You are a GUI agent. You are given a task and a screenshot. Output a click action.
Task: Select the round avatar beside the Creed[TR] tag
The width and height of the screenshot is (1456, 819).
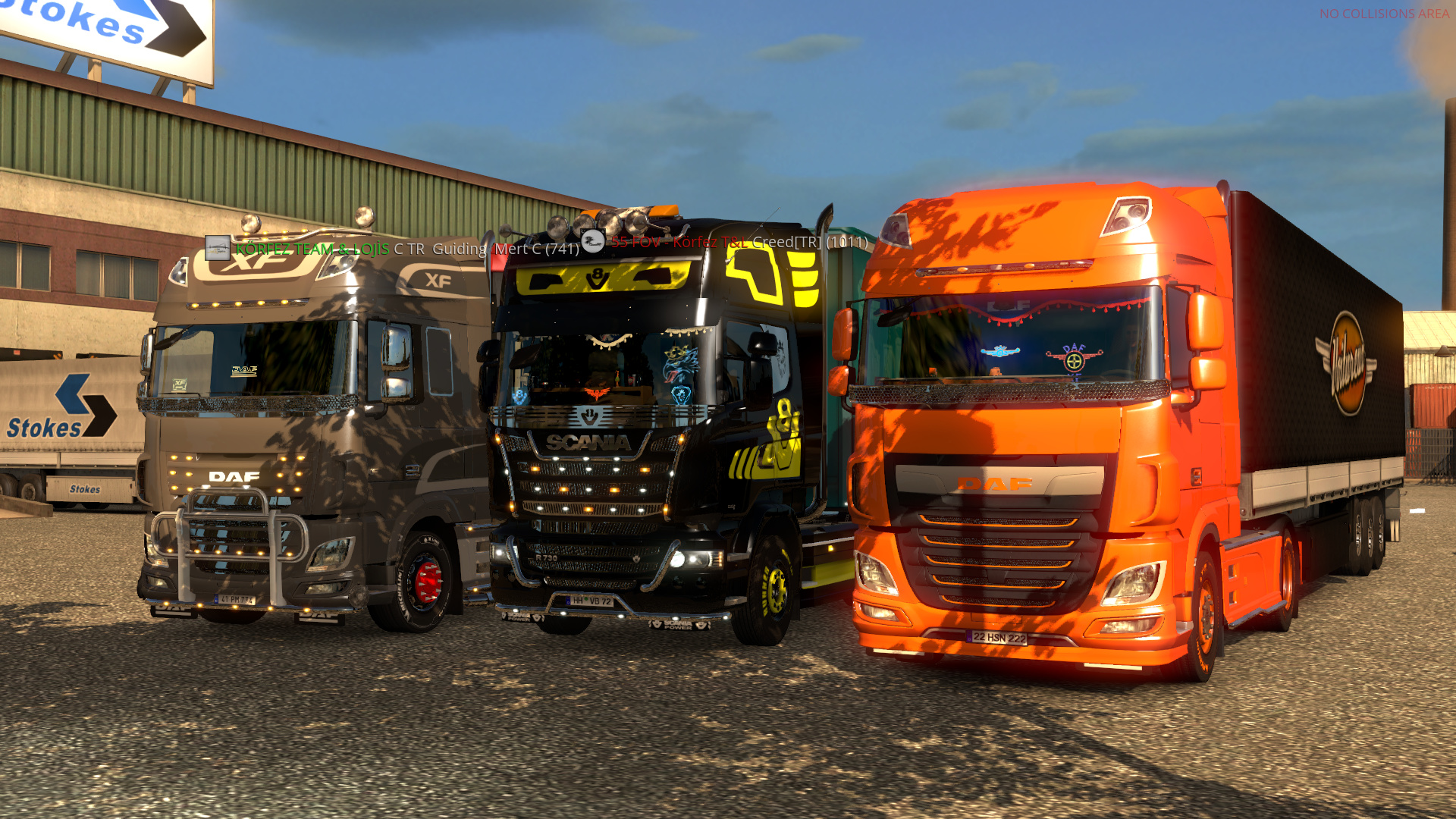point(593,241)
